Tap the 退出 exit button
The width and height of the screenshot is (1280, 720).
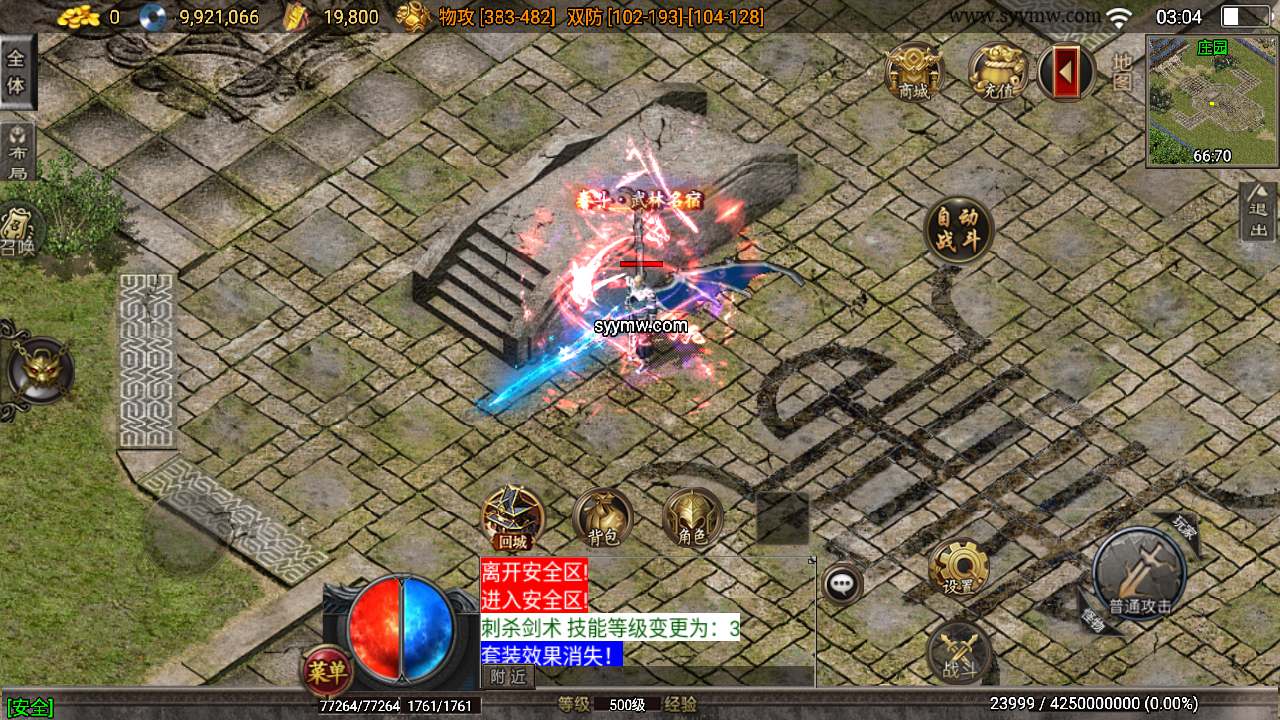[1258, 209]
